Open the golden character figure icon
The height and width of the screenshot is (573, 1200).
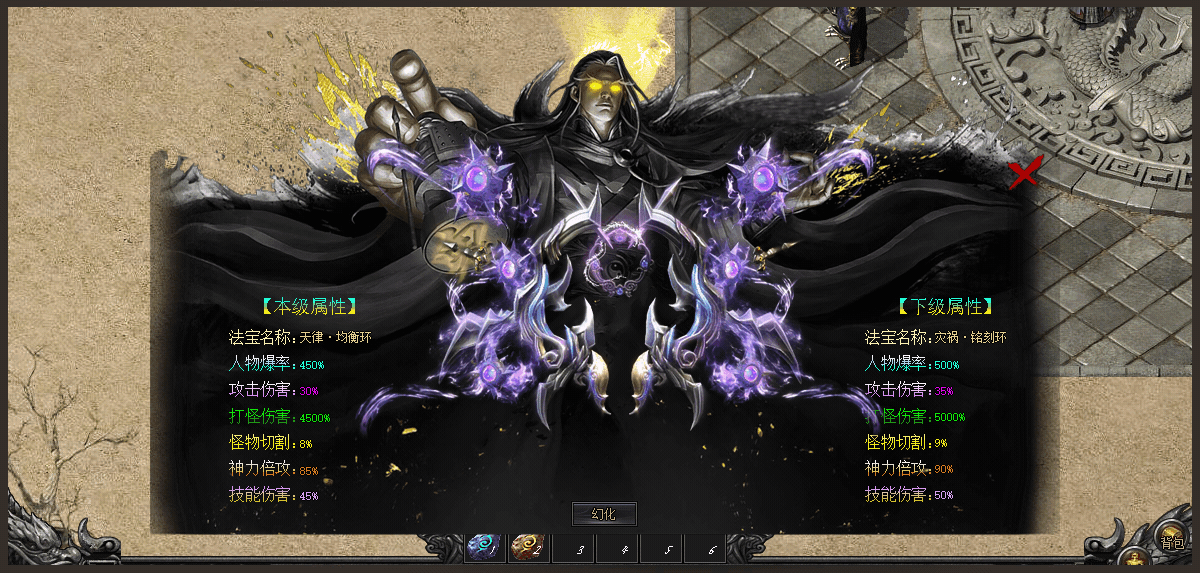point(1134,558)
